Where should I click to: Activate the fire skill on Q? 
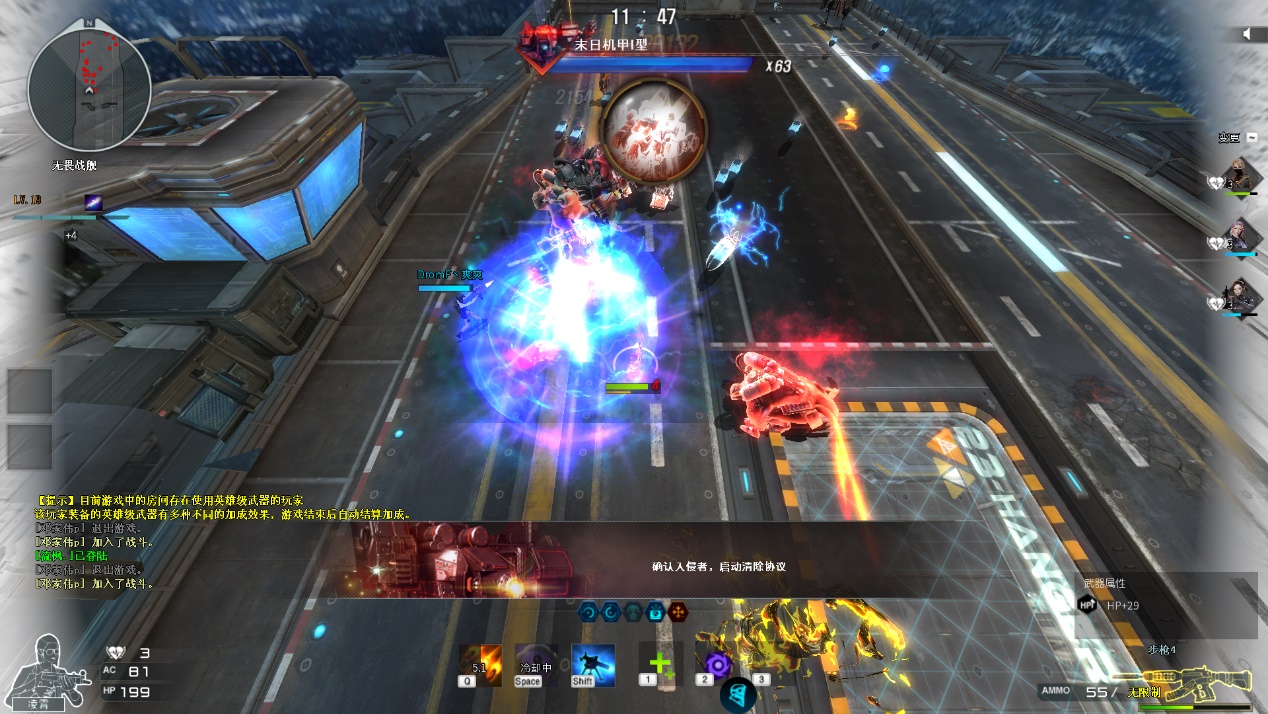pos(480,663)
